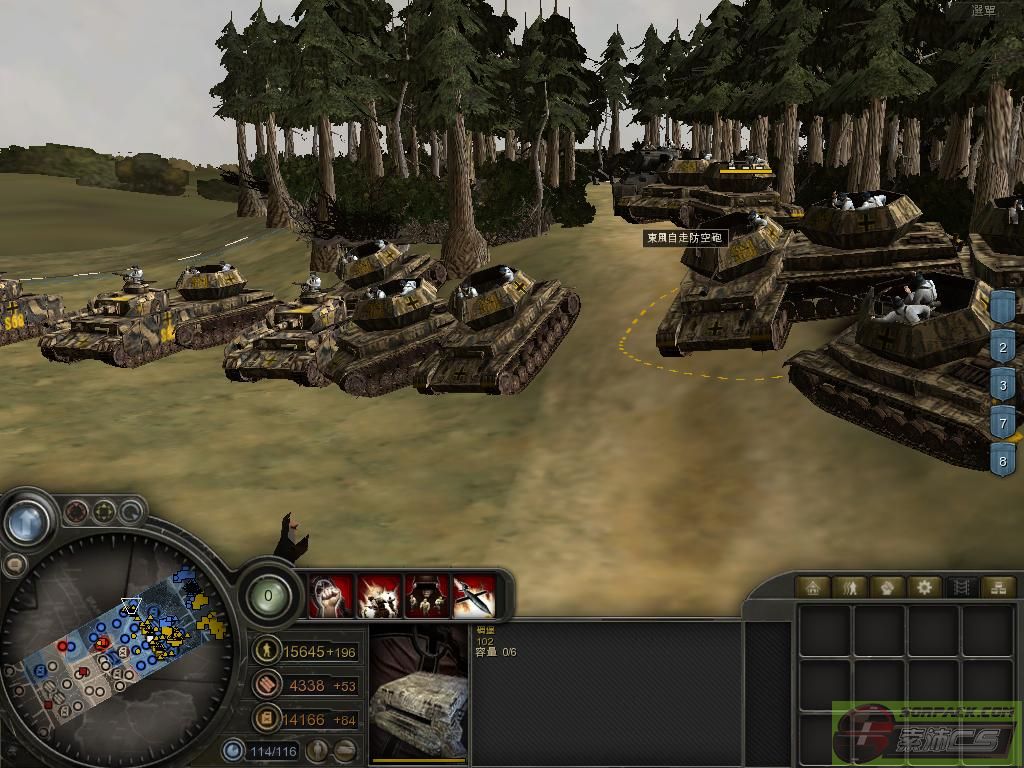
Task: Switch to the infantry soldiers tab
Action: coord(849,587)
